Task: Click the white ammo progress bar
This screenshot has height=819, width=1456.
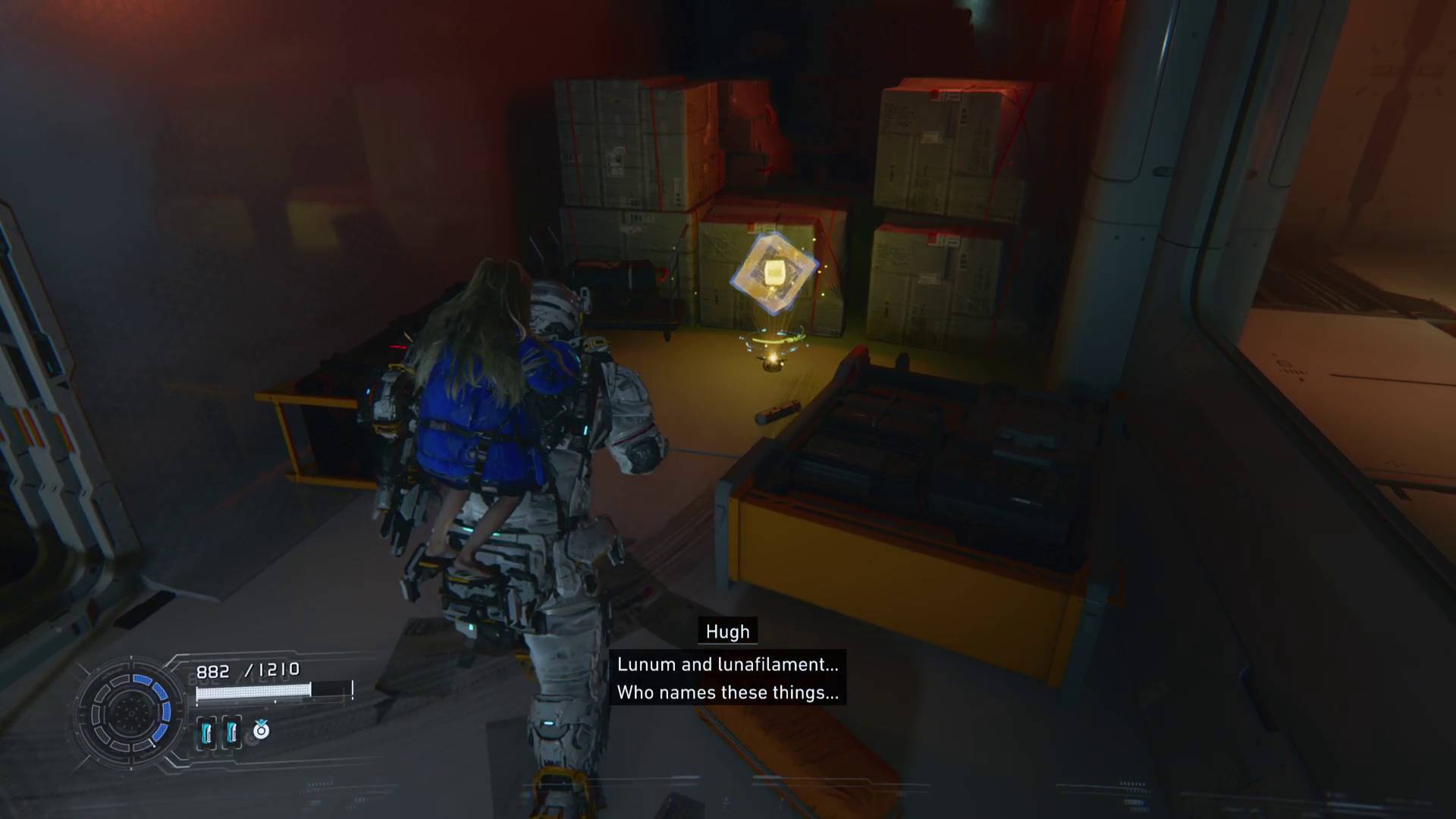Action: tap(254, 690)
